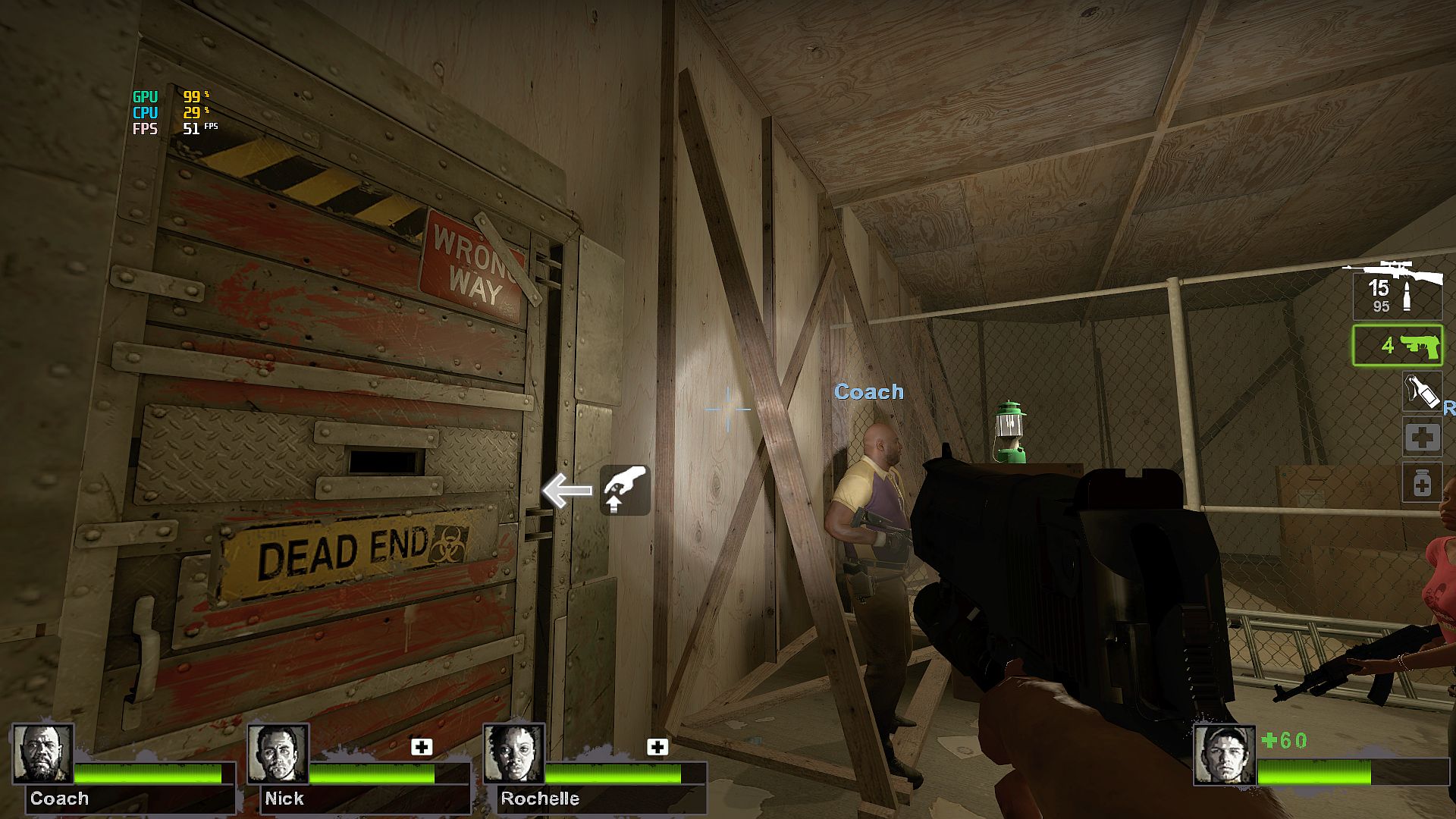Select Nick's portrait in the team panel

278,754
